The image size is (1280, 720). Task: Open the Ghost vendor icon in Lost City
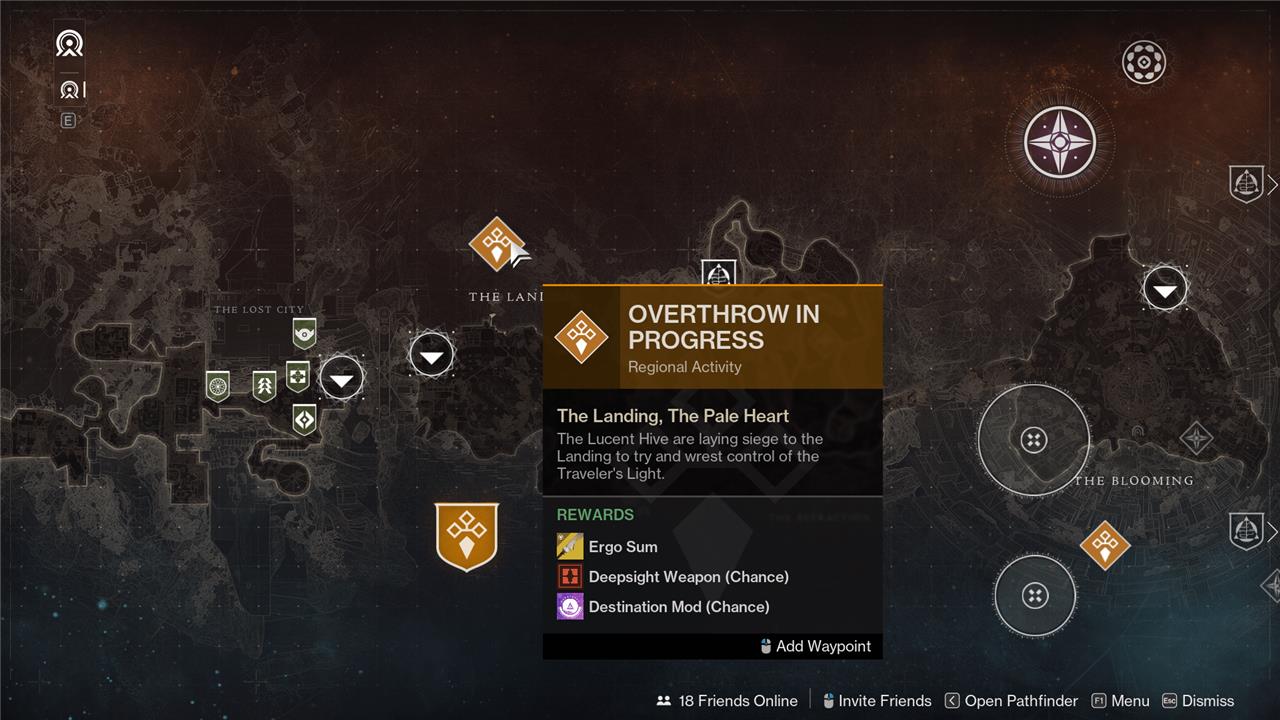tap(304, 333)
